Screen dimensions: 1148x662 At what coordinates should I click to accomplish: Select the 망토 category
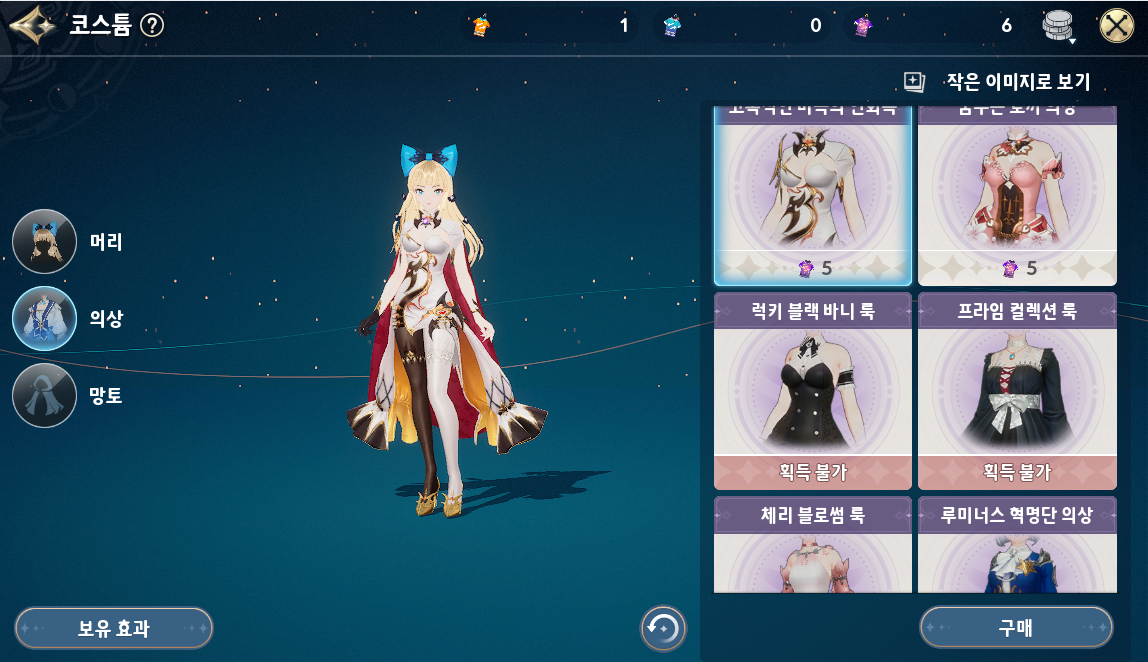pyautogui.click(x=45, y=396)
